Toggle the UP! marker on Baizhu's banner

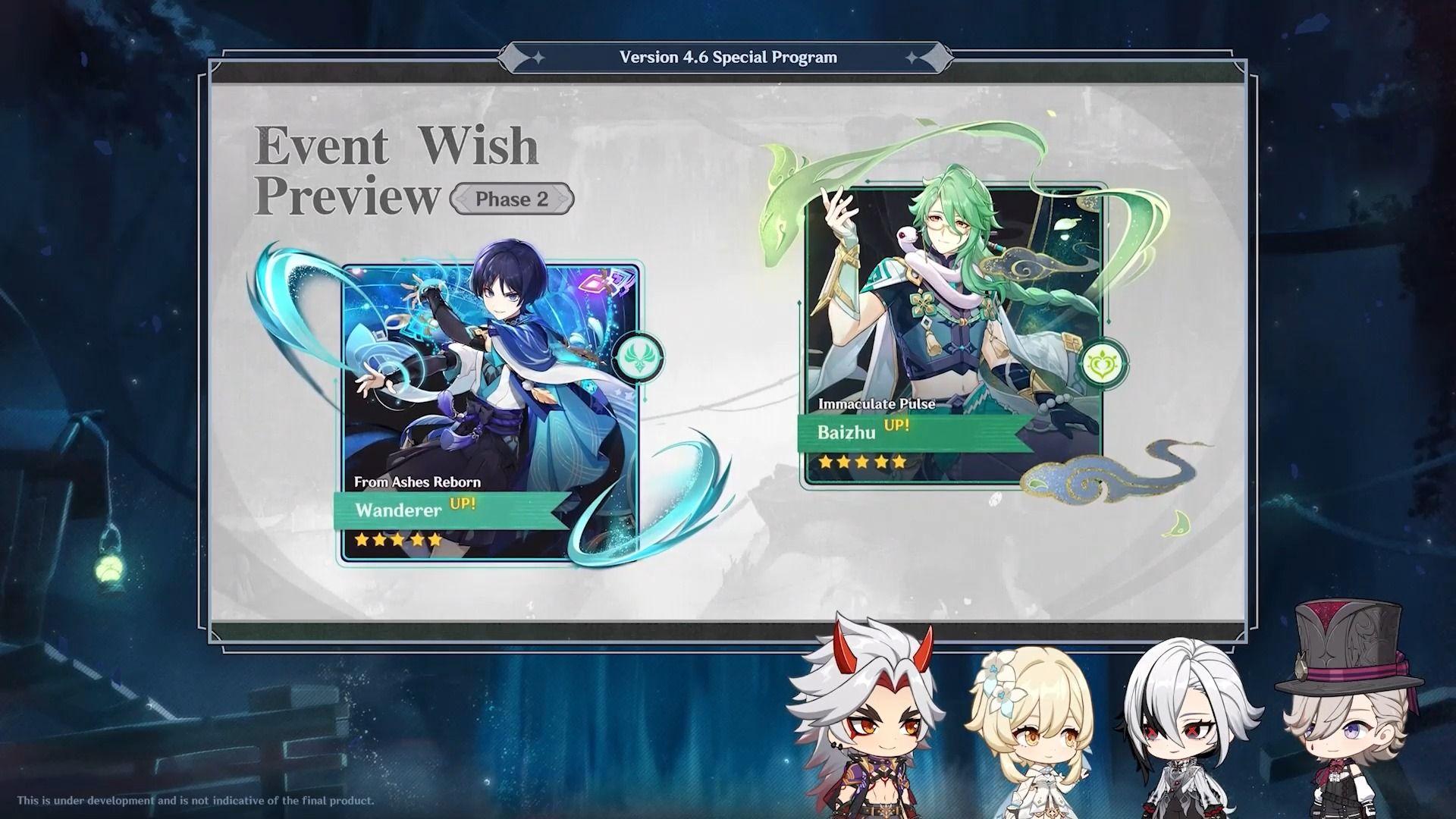click(895, 426)
